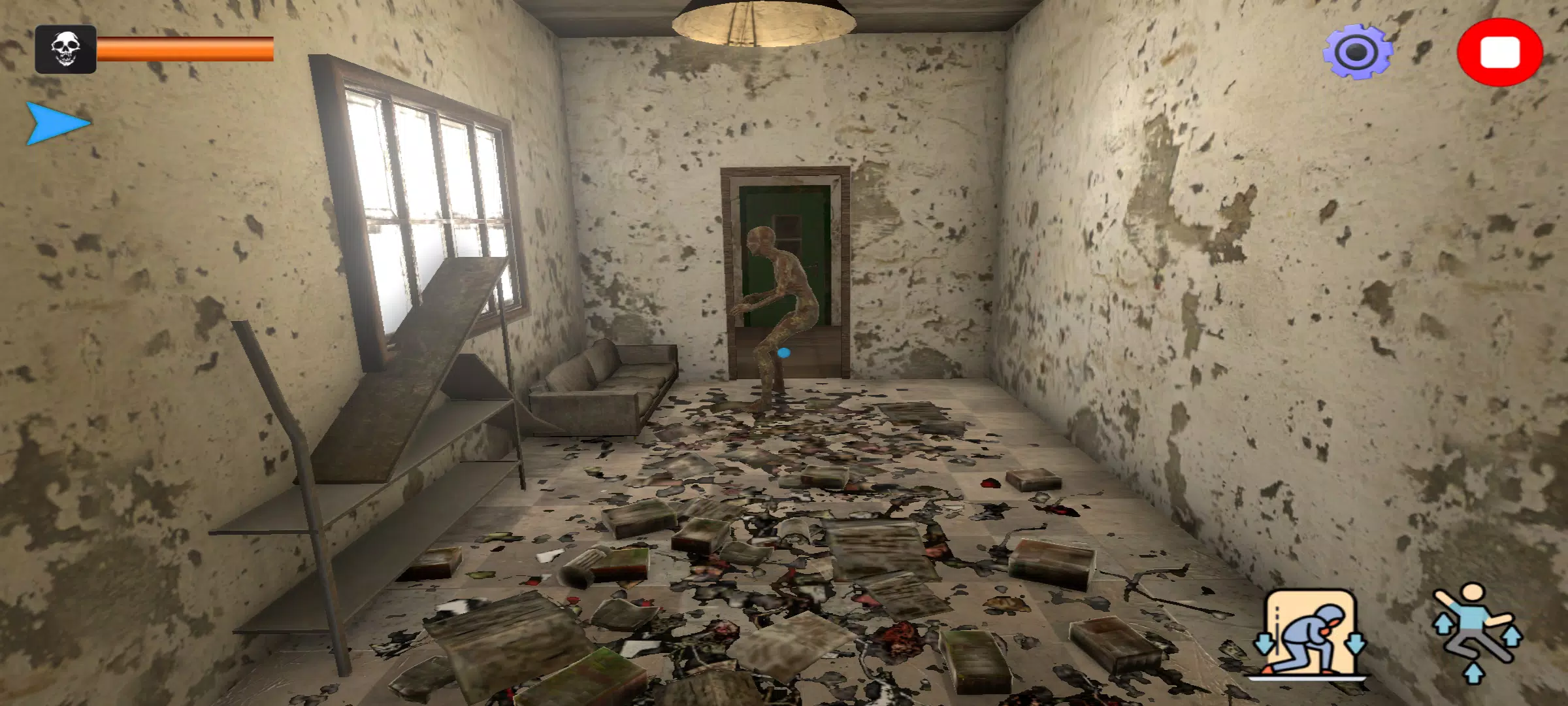Viewport: 1568px width, 706px height.
Task: Tap the blue waypoint arrow indicator
Action: [x=56, y=123]
